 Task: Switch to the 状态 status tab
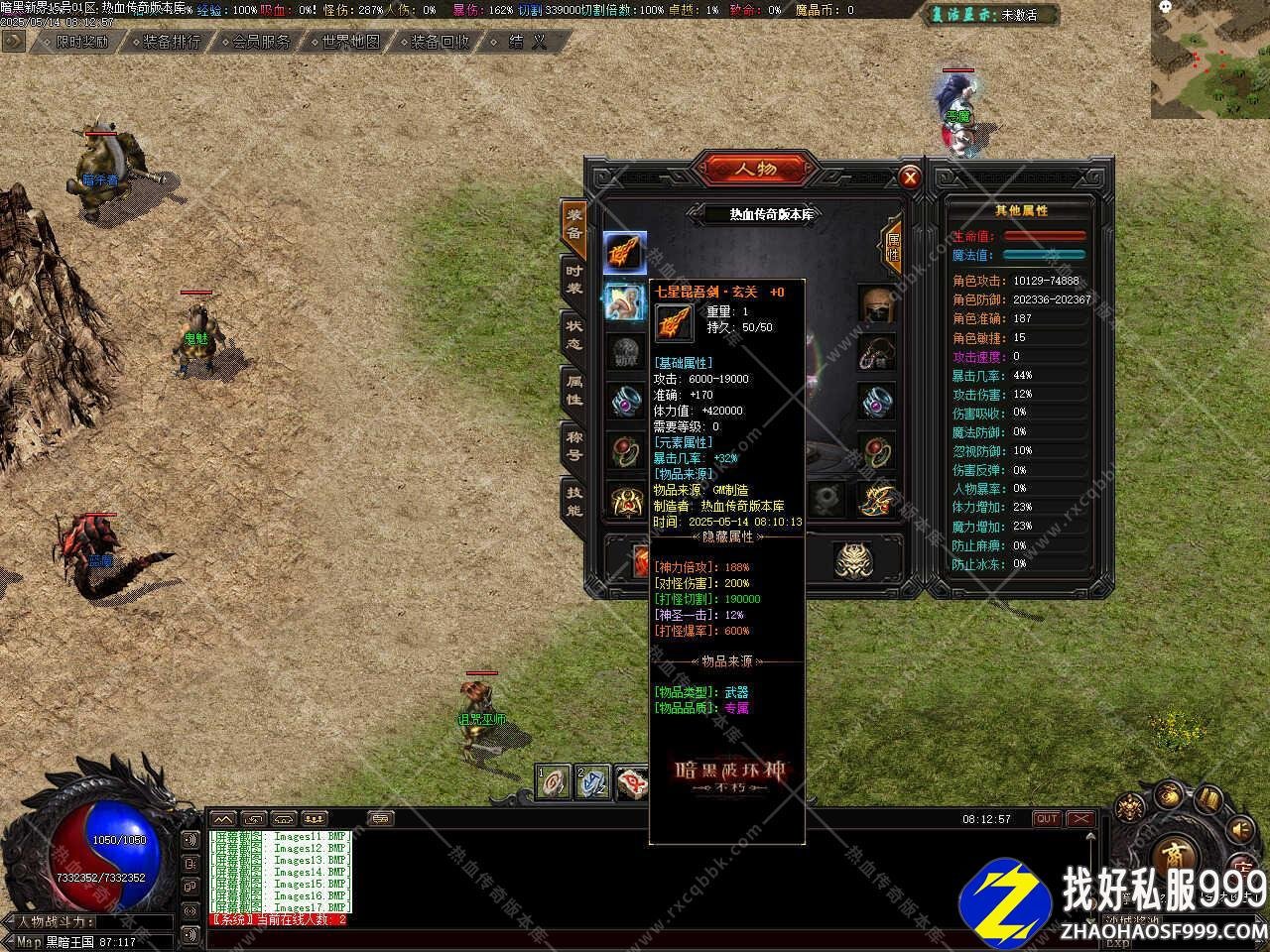click(x=574, y=335)
